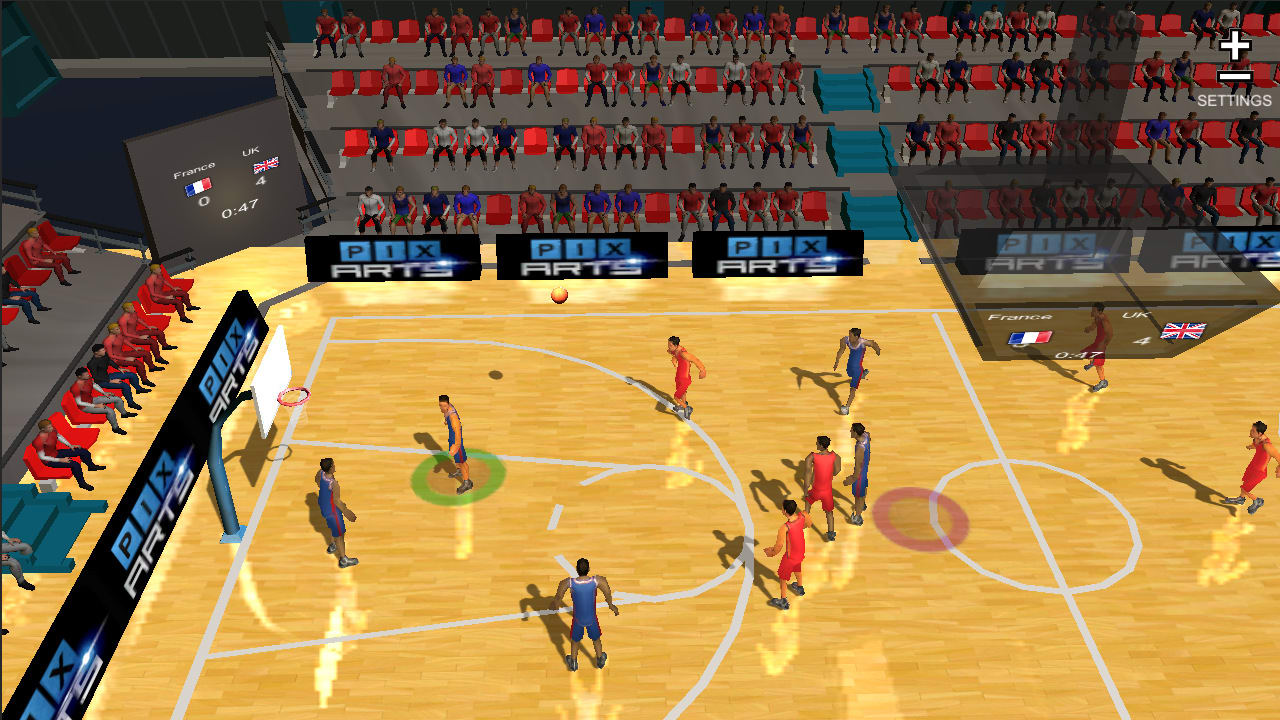The image size is (1280, 720).
Task: Click the zoom-in plus icon
Action: tap(1236, 45)
